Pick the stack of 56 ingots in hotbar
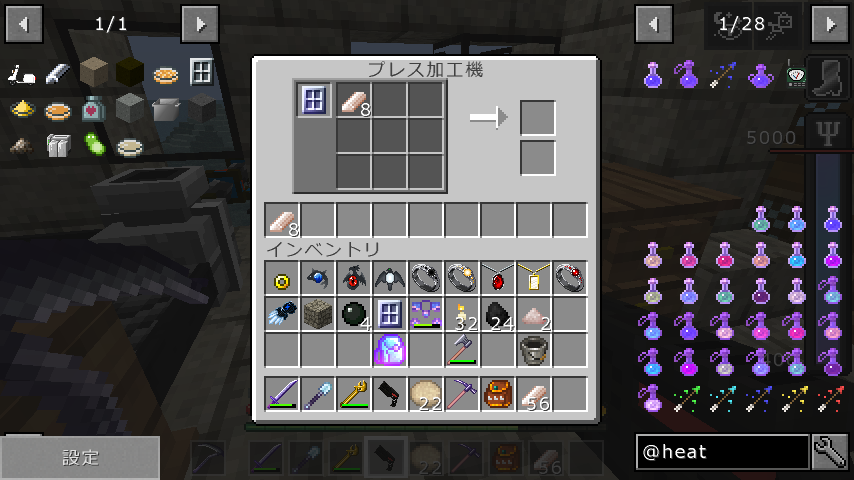854x480 pixels. coord(533,393)
